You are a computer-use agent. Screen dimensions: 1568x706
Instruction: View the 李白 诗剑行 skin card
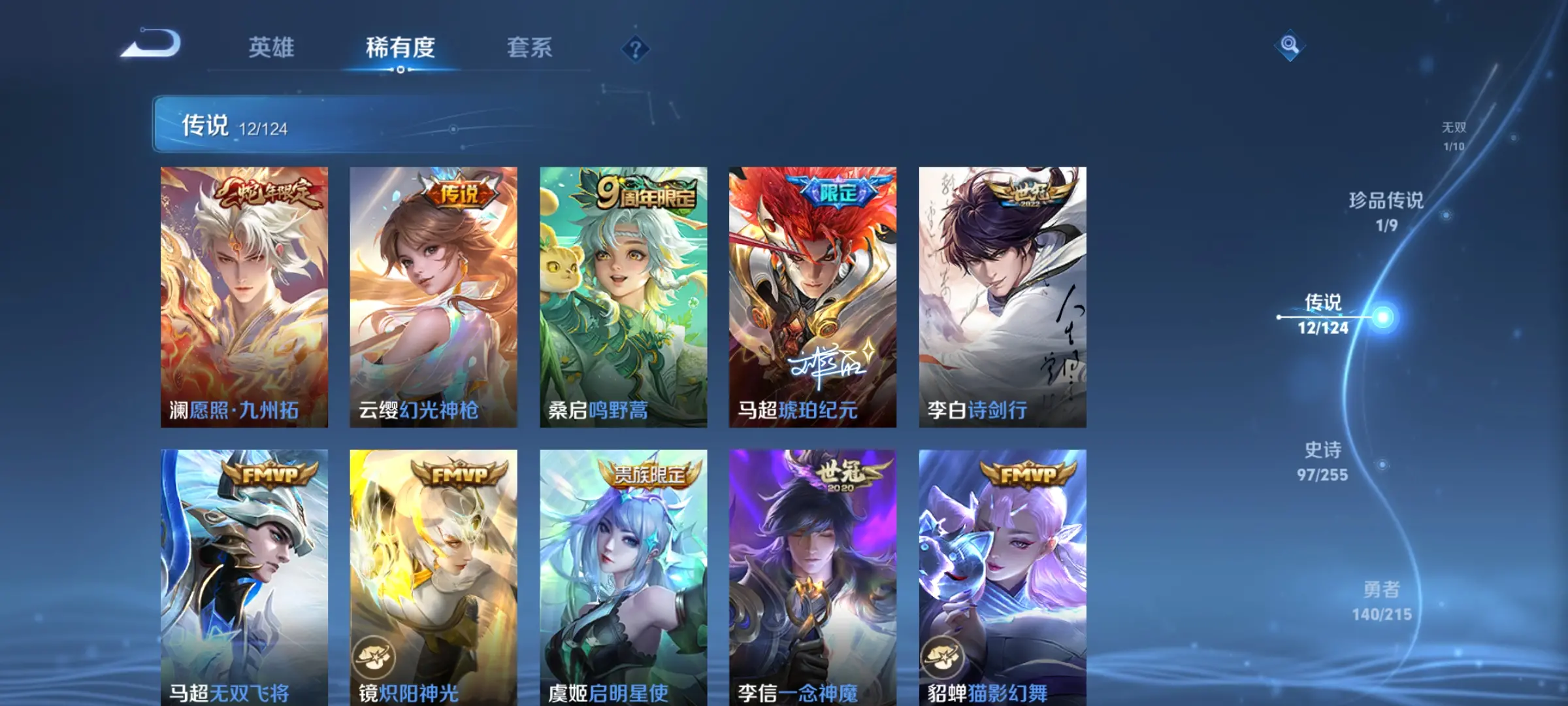1002,297
